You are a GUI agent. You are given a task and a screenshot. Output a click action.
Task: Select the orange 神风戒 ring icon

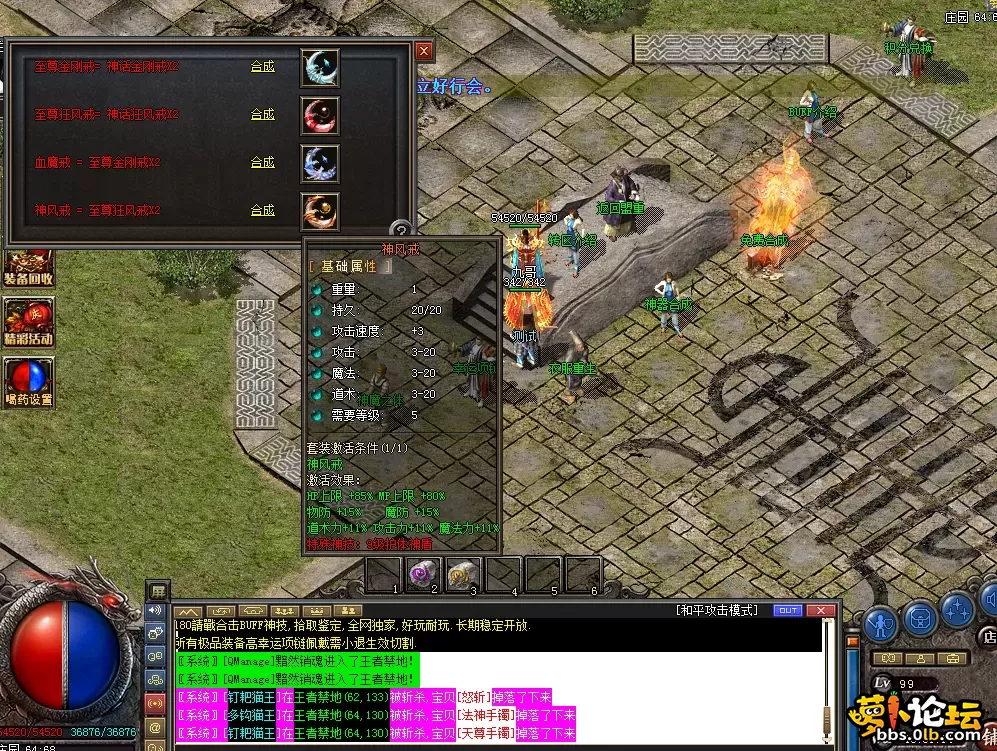(320, 212)
